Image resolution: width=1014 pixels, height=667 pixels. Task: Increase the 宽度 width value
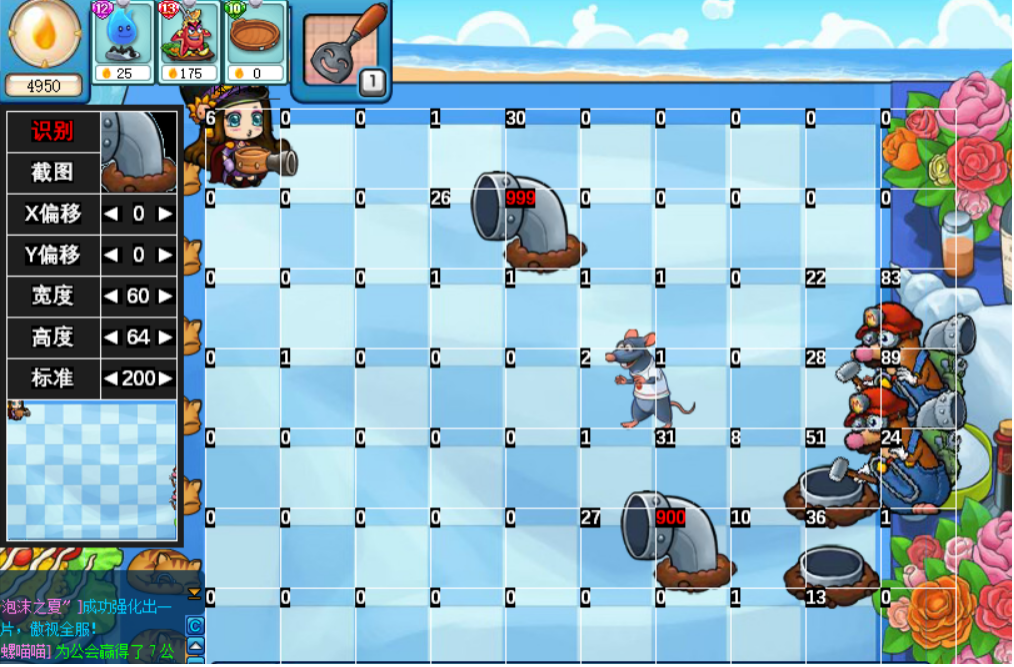(166, 297)
